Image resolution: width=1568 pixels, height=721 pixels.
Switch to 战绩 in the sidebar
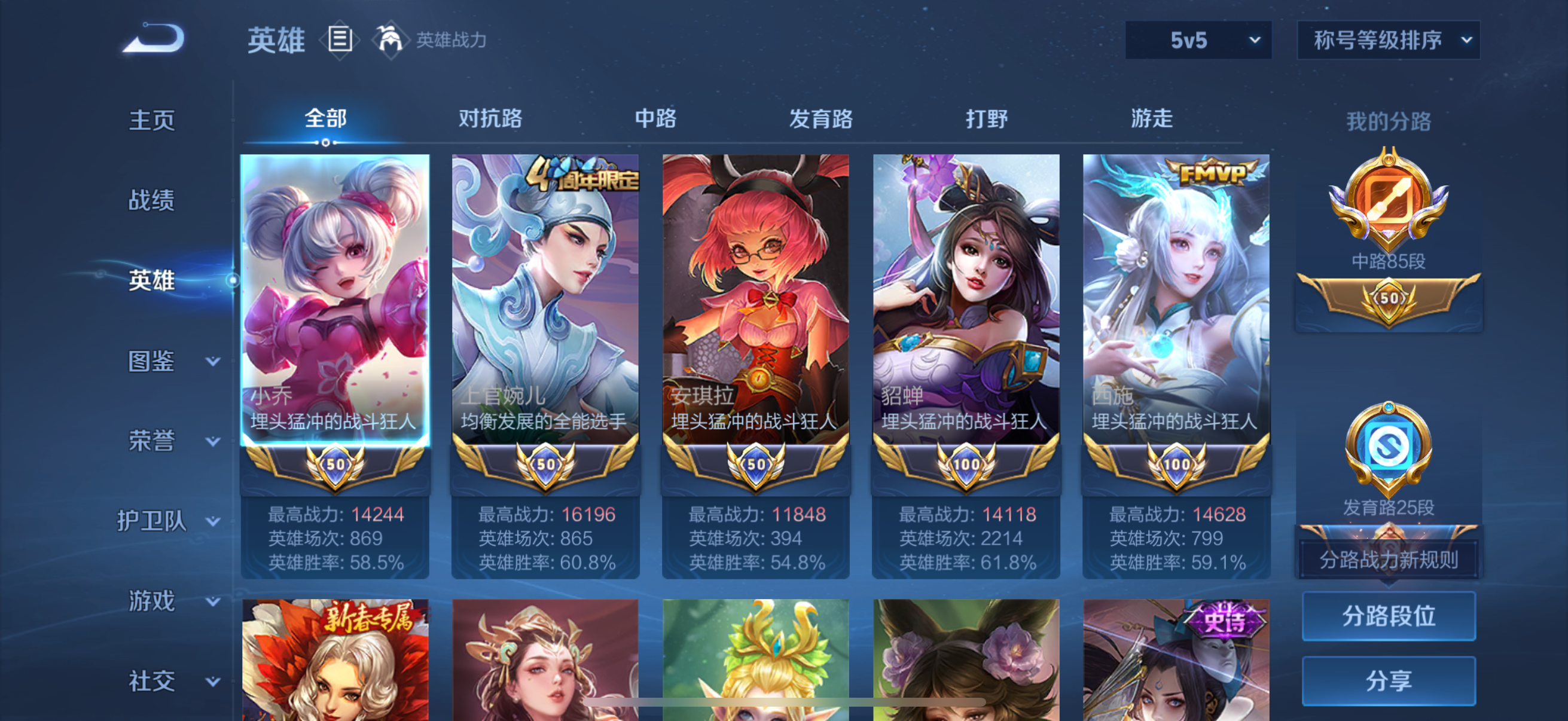click(152, 201)
